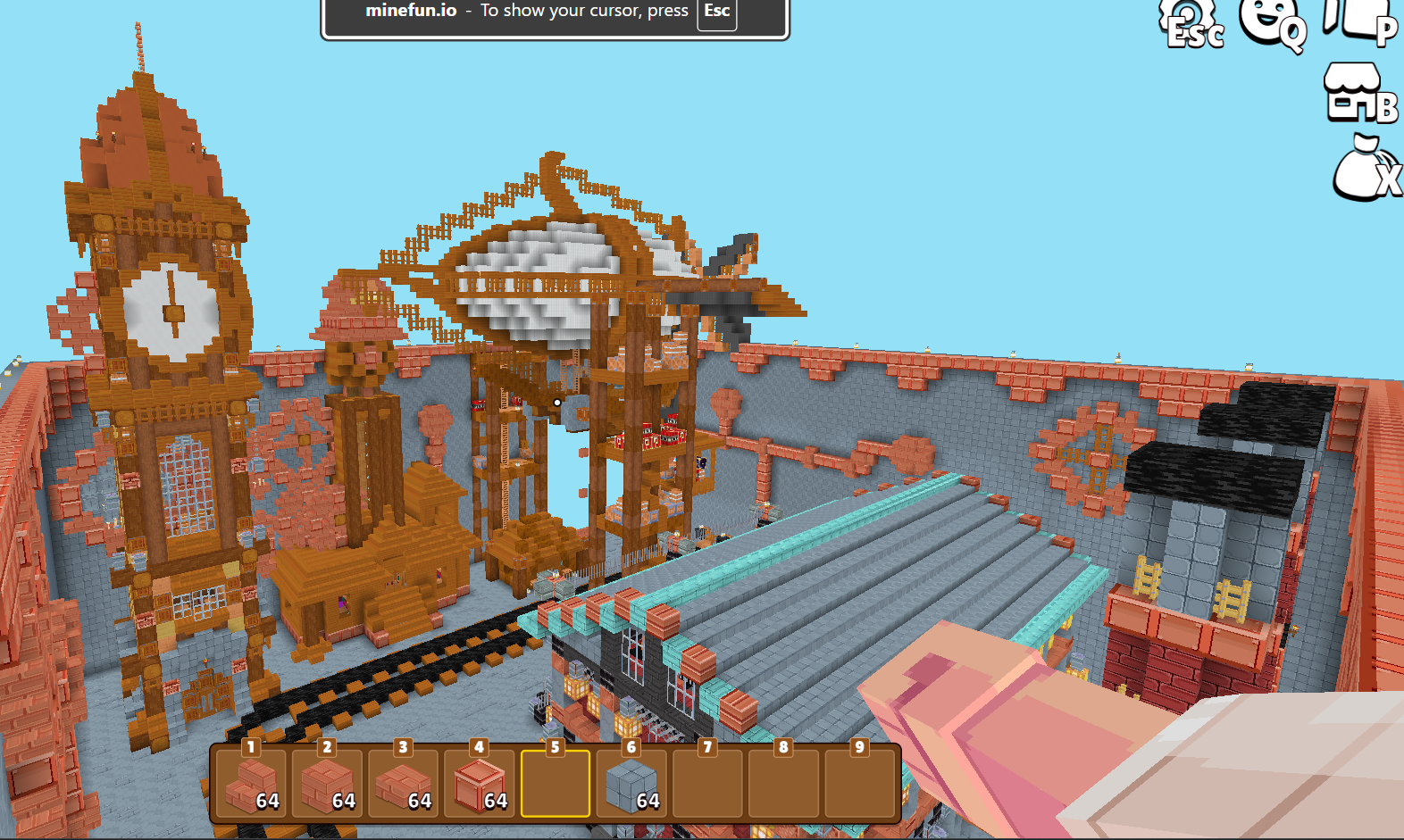Pick the gray stone block in slot 6

tap(631, 784)
